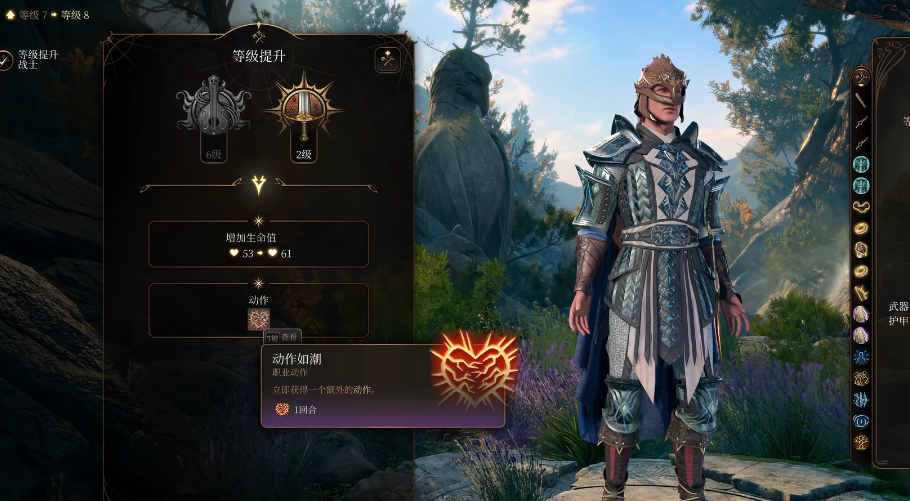Open the multiclass button with crossed axes
The width and height of the screenshot is (910, 501).
387,60
